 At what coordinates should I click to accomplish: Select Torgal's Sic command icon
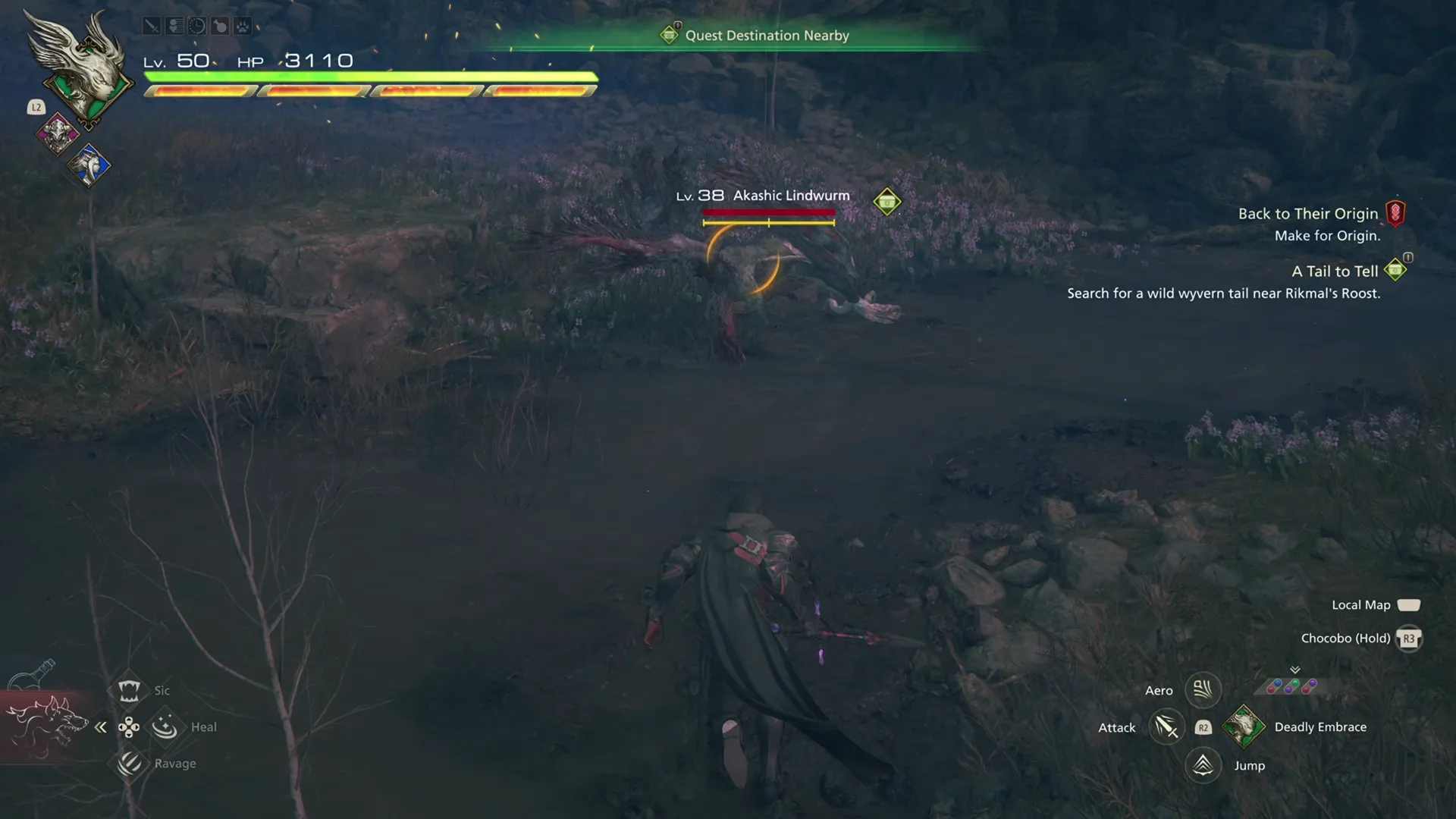(129, 690)
